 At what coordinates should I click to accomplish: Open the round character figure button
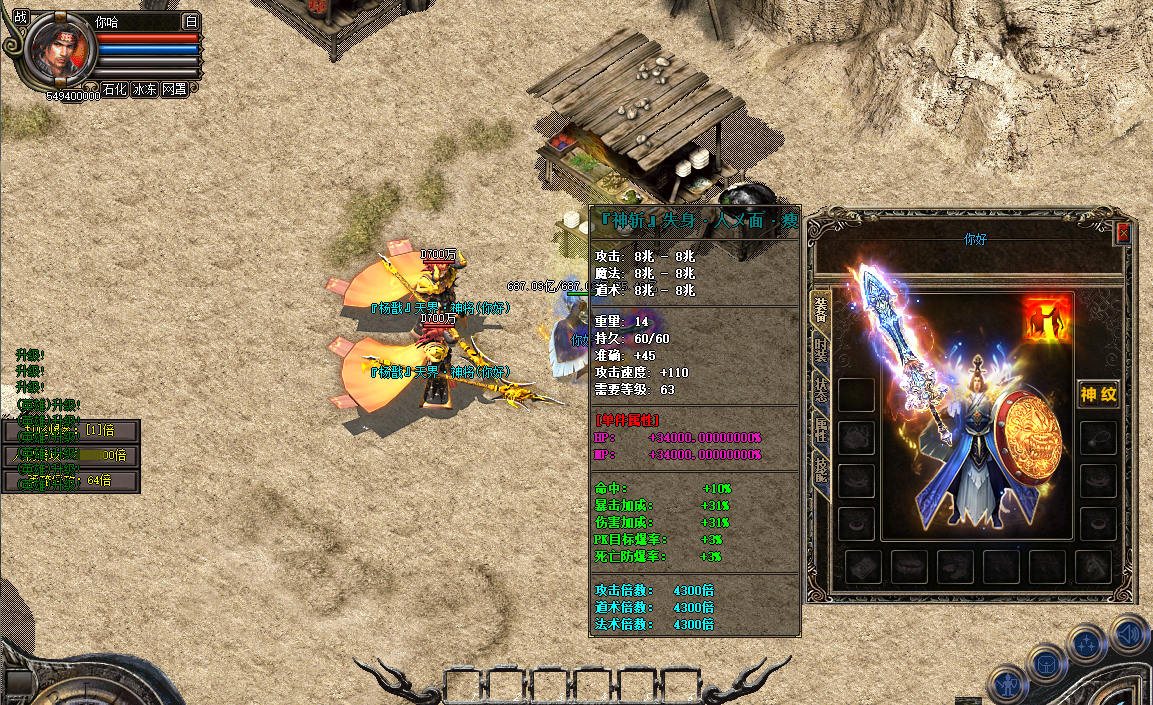[x=1006, y=685]
